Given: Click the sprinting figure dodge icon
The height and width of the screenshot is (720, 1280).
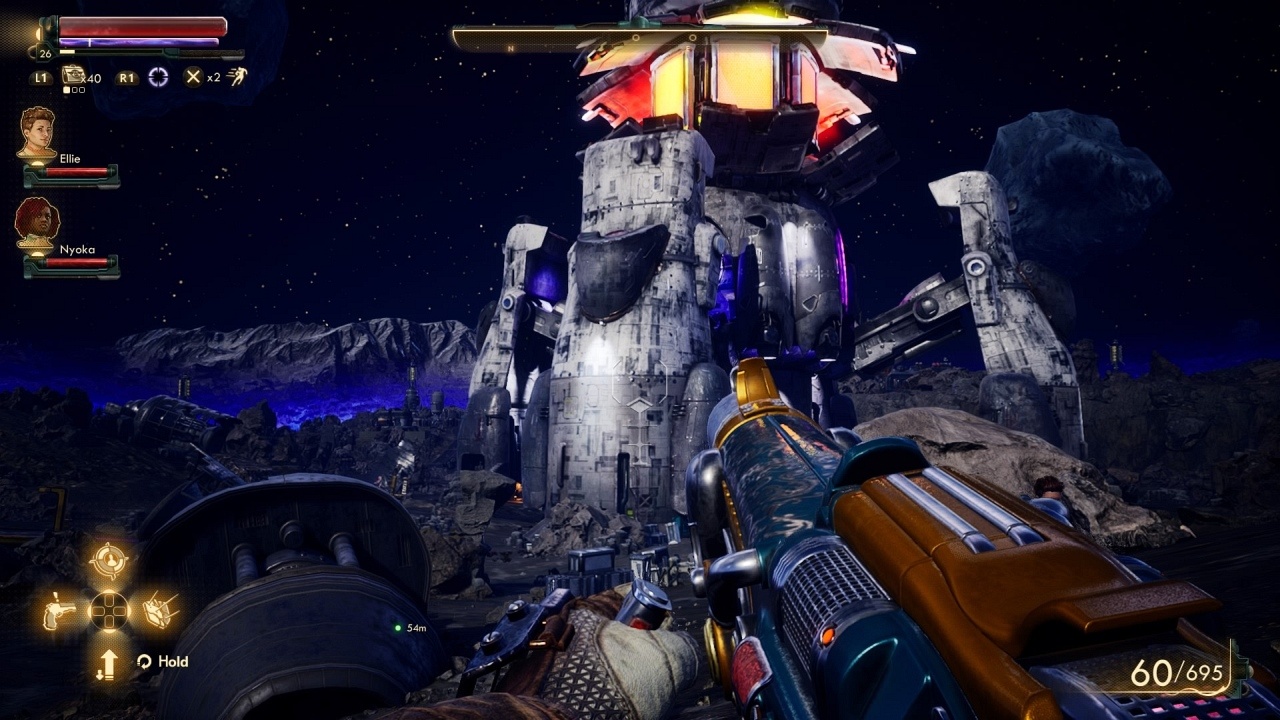Looking at the screenshot, I should pyautogui.click(x=237, y=77).
